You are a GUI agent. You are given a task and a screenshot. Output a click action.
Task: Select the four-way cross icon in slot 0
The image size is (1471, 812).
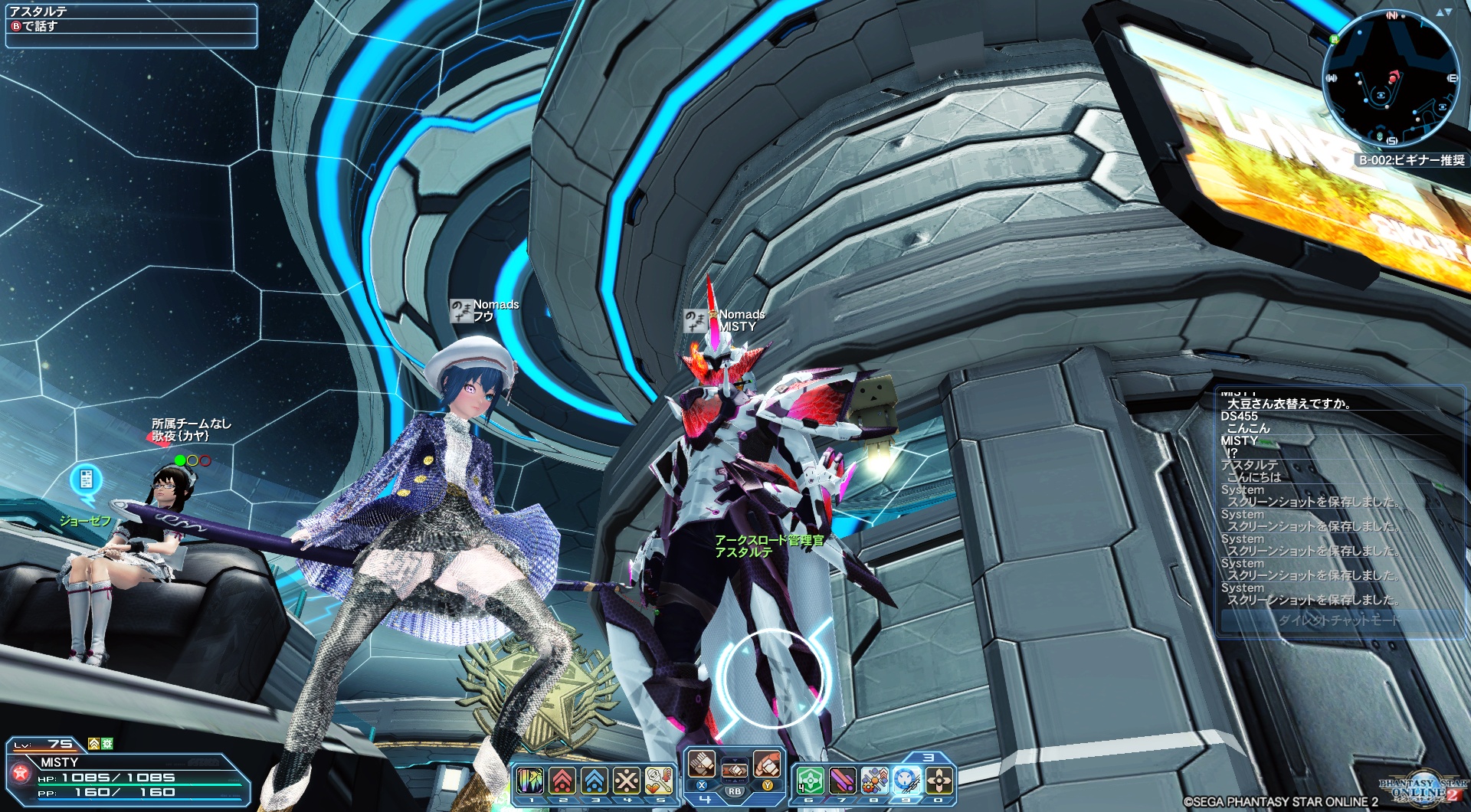(939, 781)
